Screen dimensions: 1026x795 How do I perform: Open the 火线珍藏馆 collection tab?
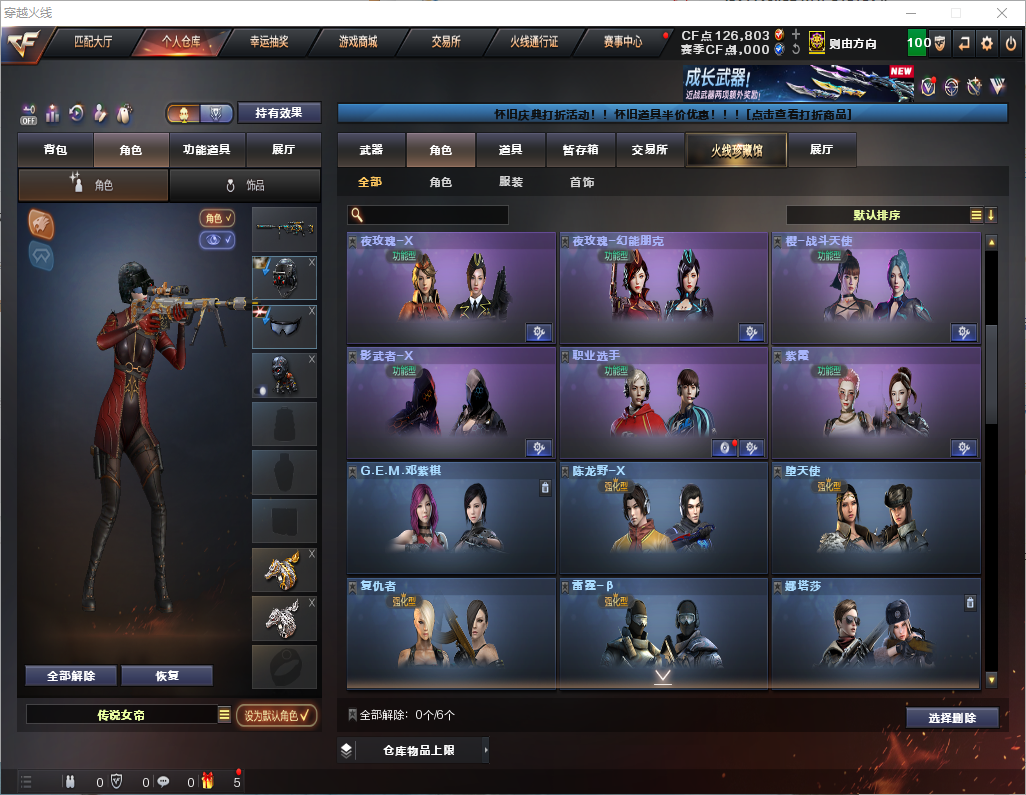click(736, 150)
